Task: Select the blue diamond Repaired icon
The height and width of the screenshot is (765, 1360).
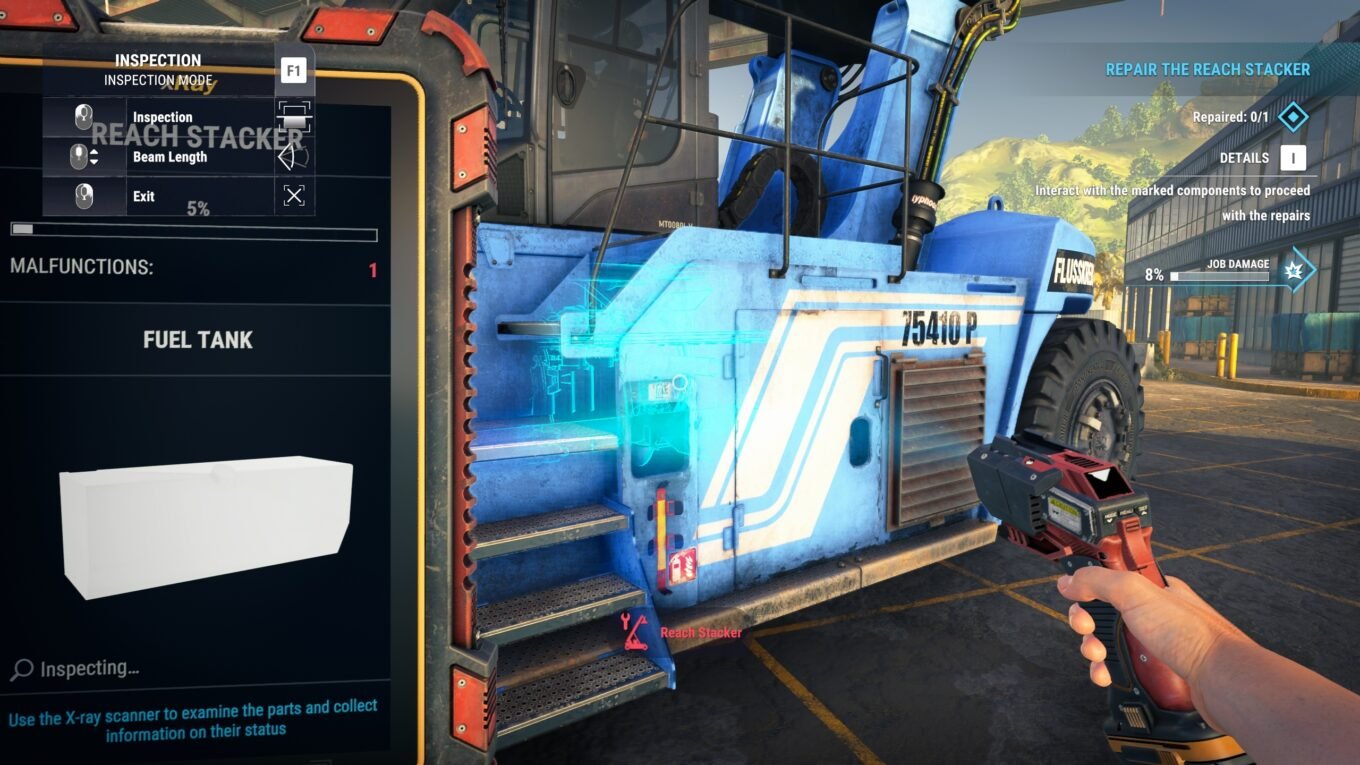Action: coord(1293,117)
